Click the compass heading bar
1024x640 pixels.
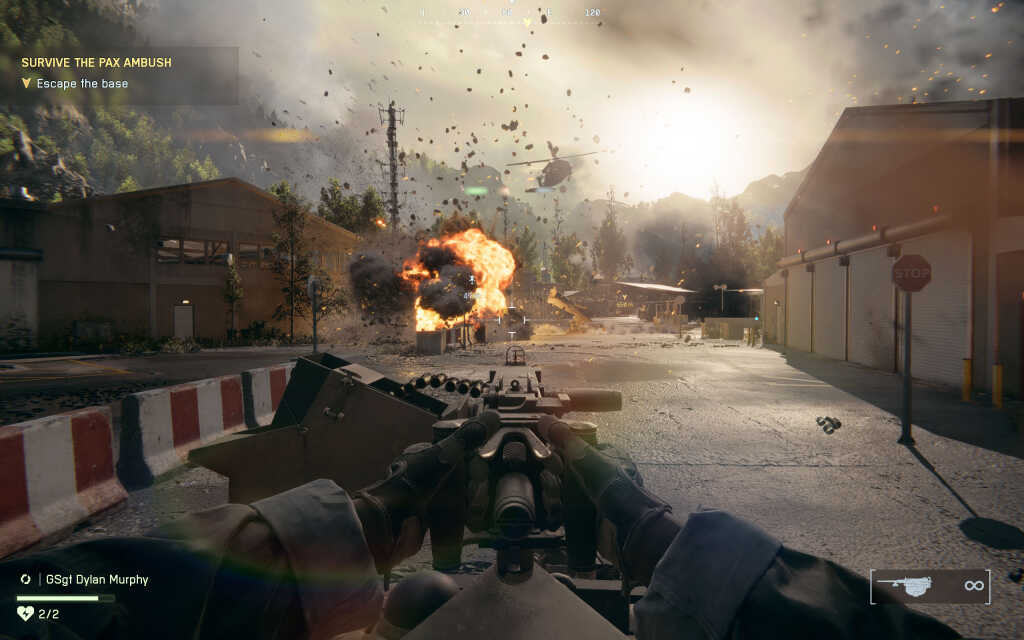point(510,14)
